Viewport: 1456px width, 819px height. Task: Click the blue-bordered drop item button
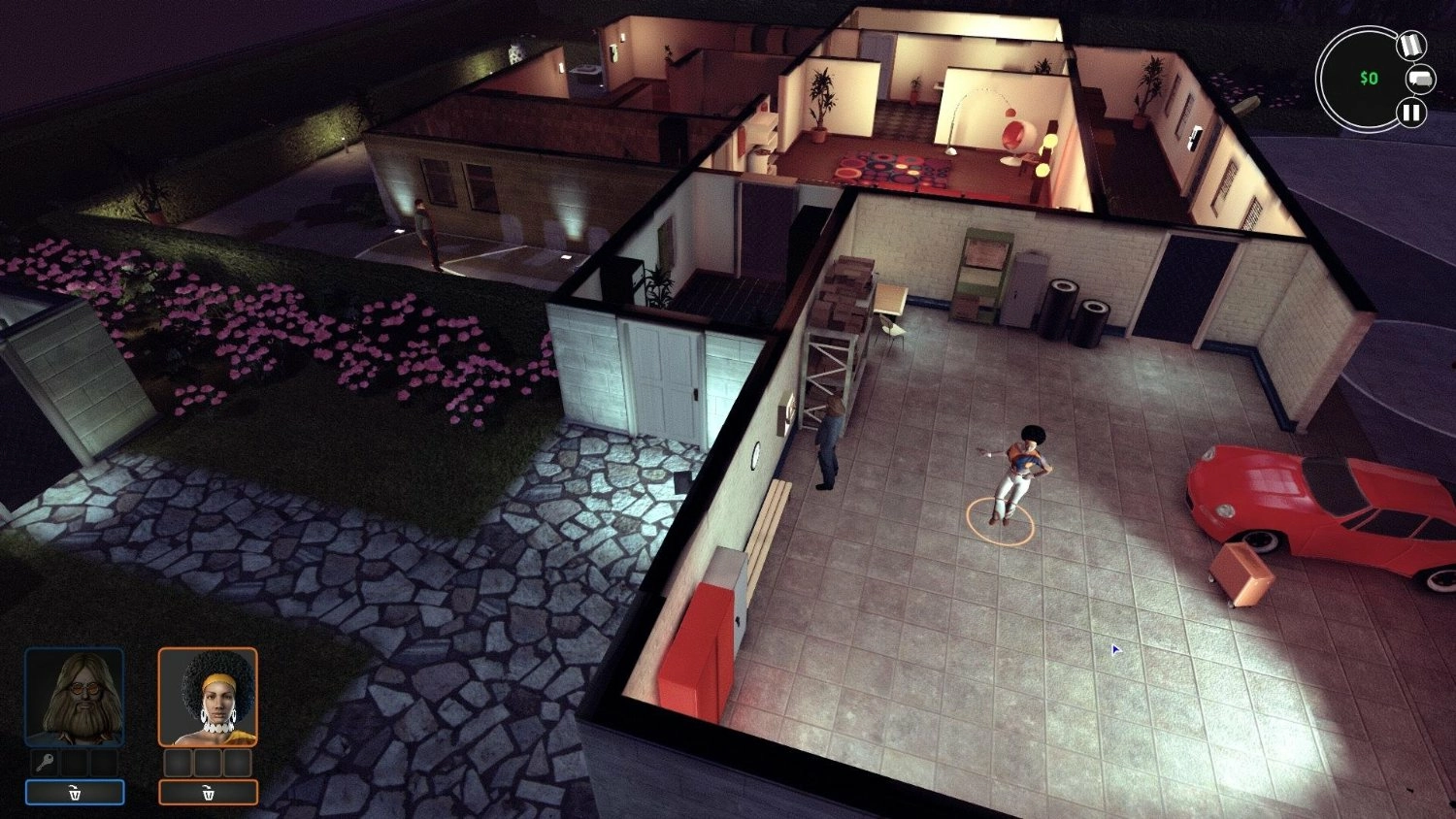[x=75, y=793]
